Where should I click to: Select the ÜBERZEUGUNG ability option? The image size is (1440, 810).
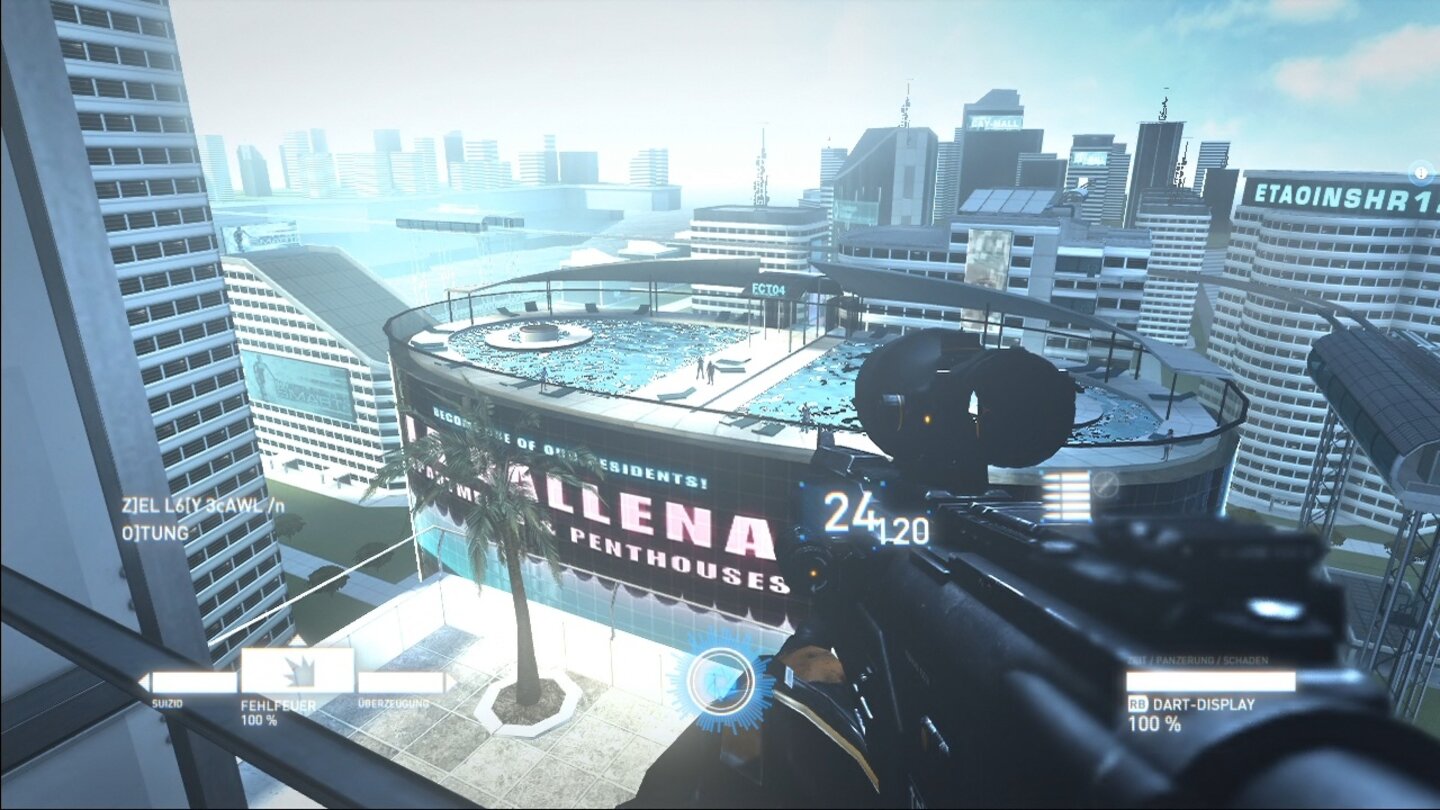point(398,703)
